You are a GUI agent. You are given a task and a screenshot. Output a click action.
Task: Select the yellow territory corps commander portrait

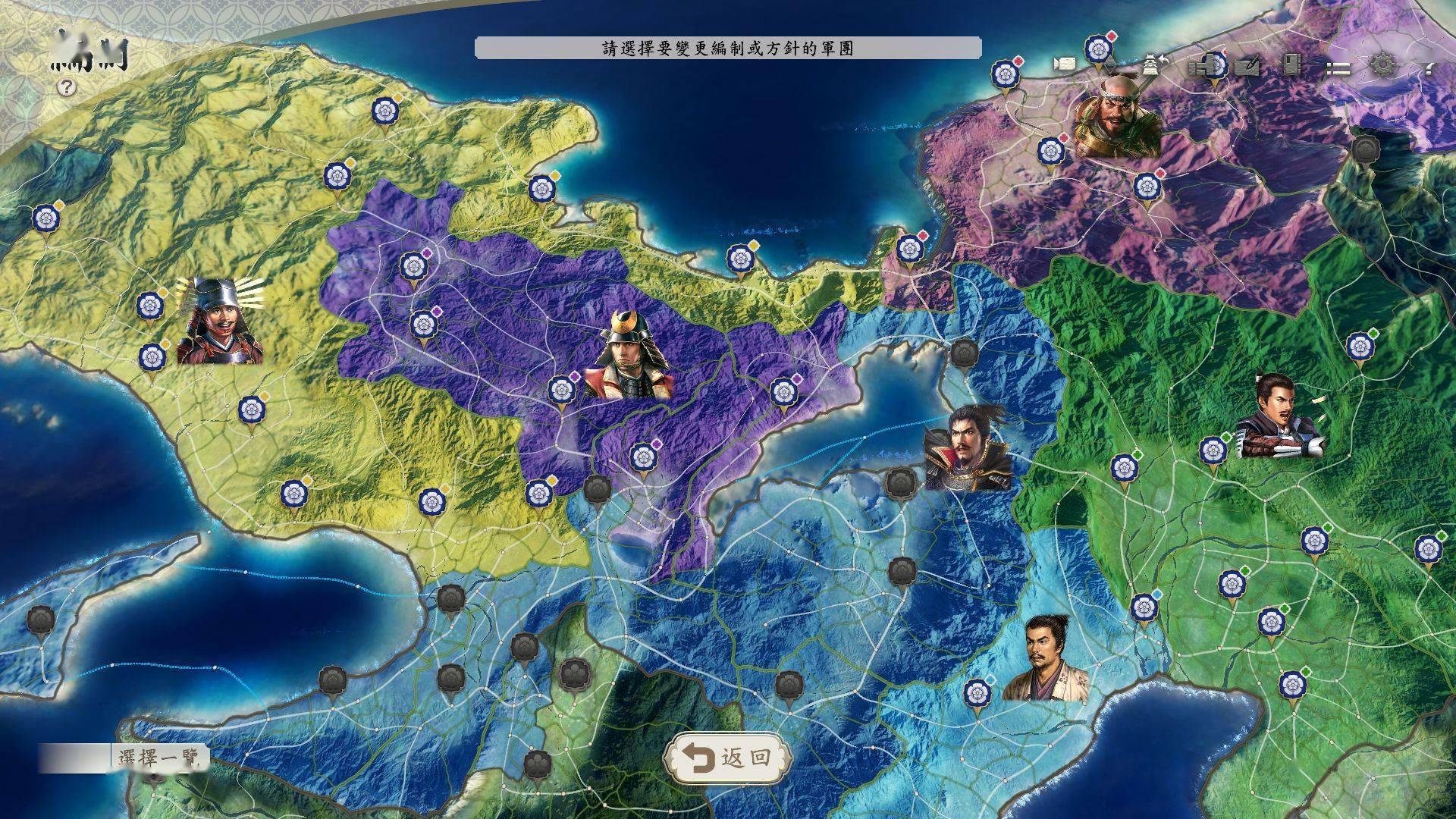click(x=219, y=320)
